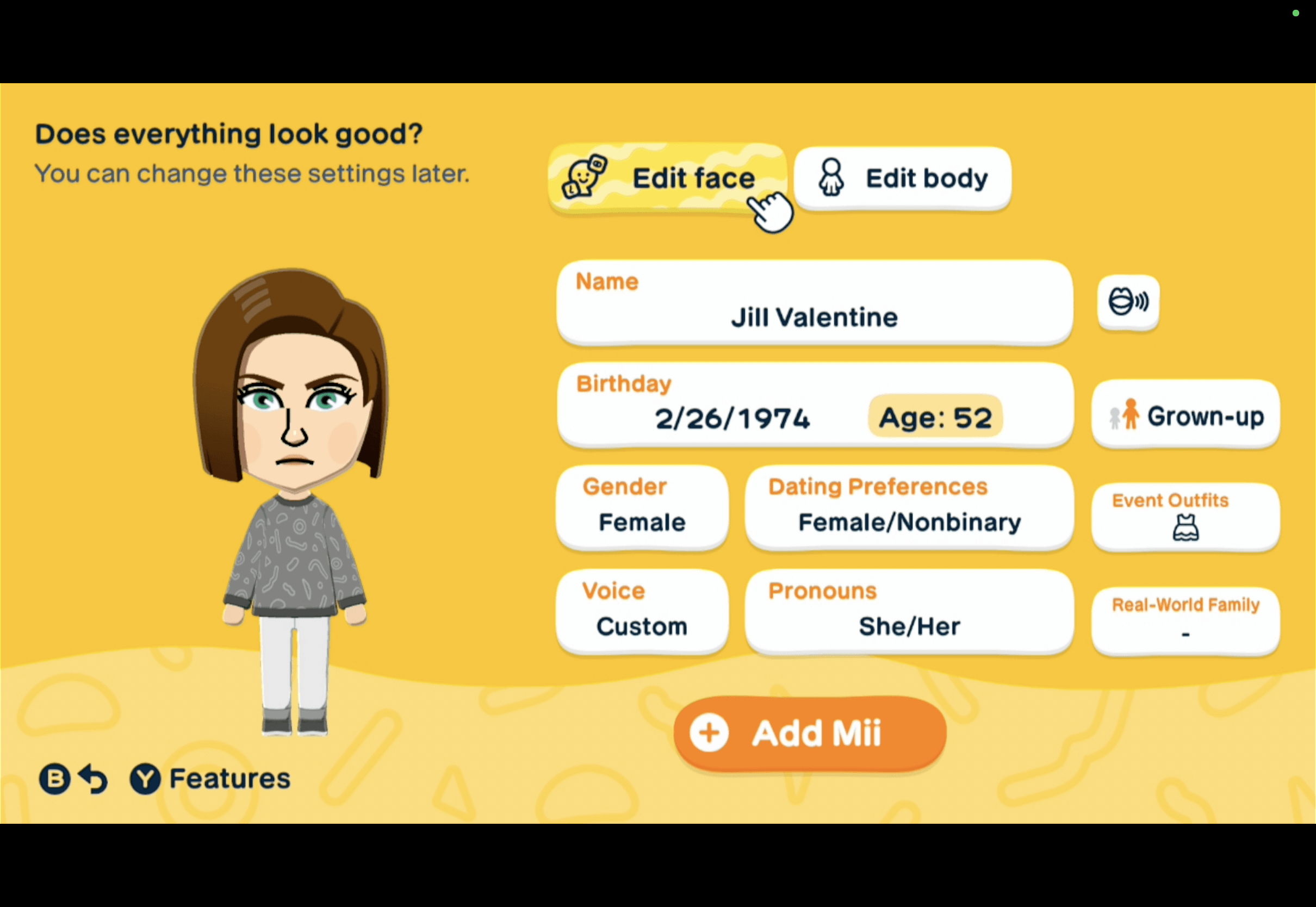
Task: Open the Real-World Family selector
Action: pyautogui.click(x=1185, y=619)
